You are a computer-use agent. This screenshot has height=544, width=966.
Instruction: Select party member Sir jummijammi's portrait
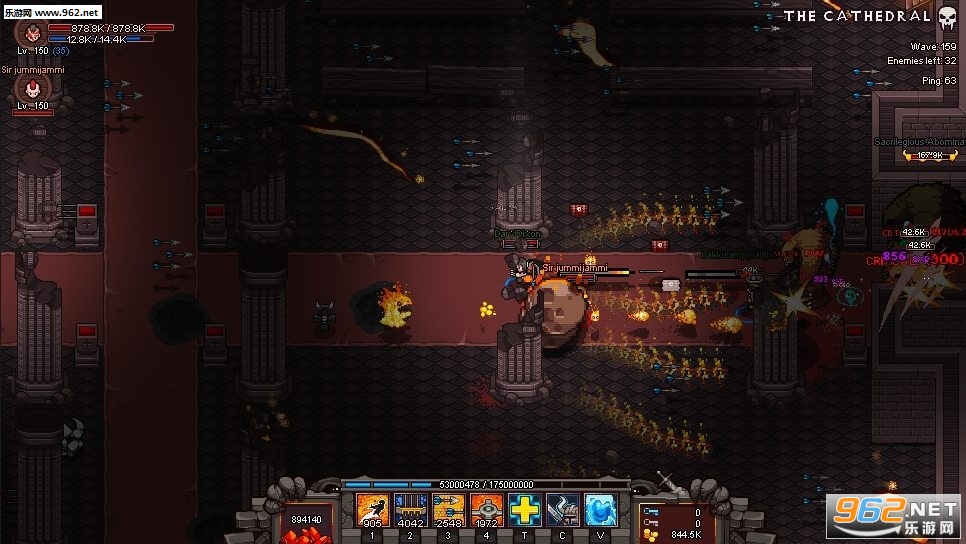(32, 92)
